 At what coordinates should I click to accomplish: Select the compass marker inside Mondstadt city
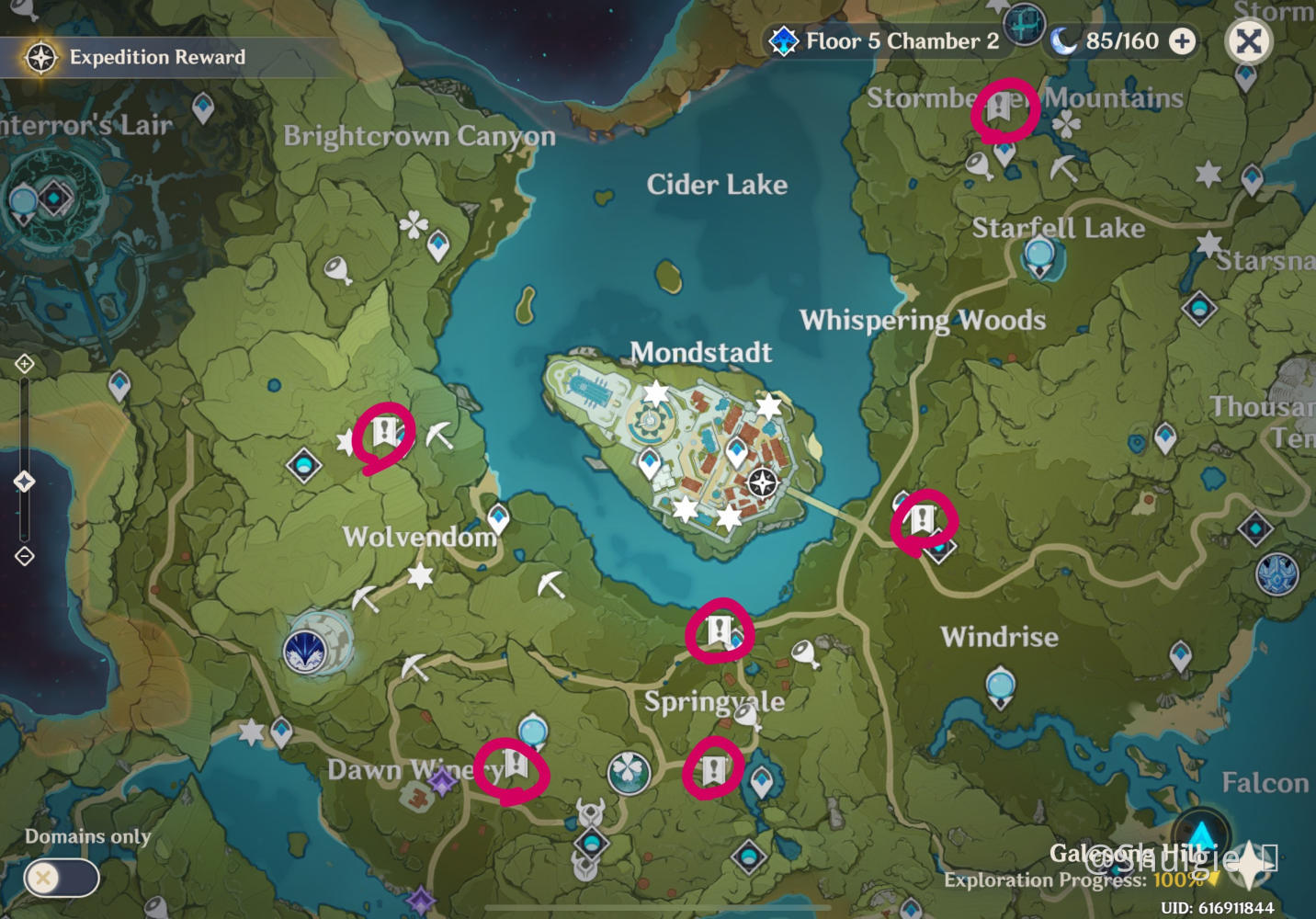[x=762, y=481]
